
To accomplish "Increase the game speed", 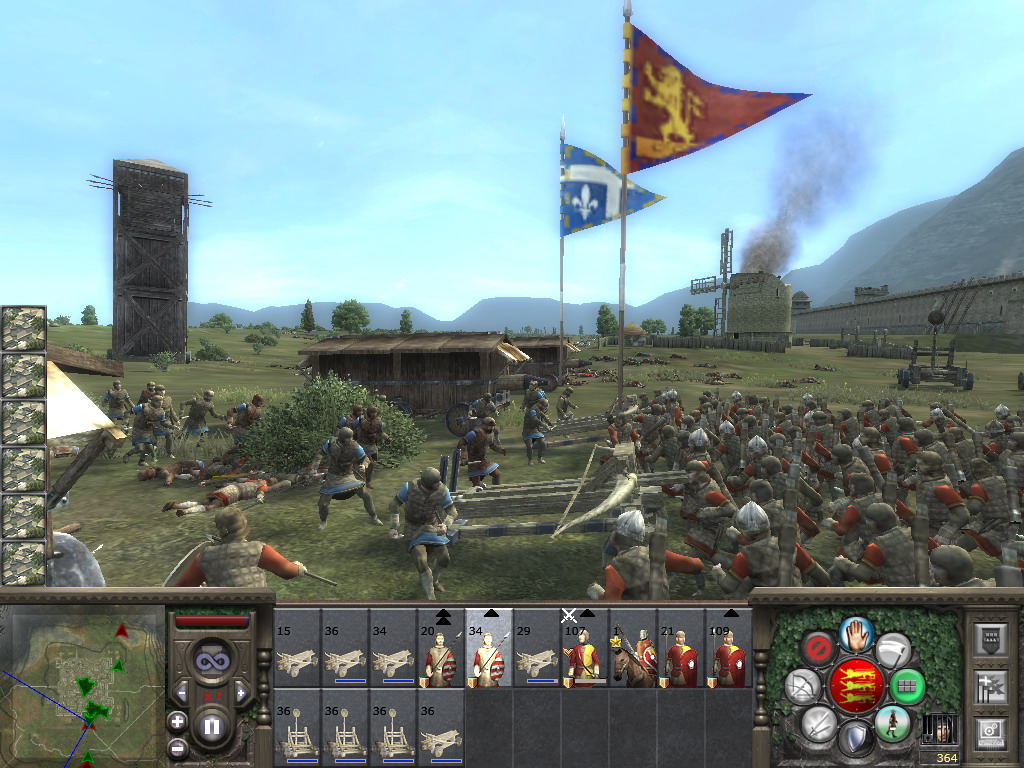I will click(x=241, y=692).
